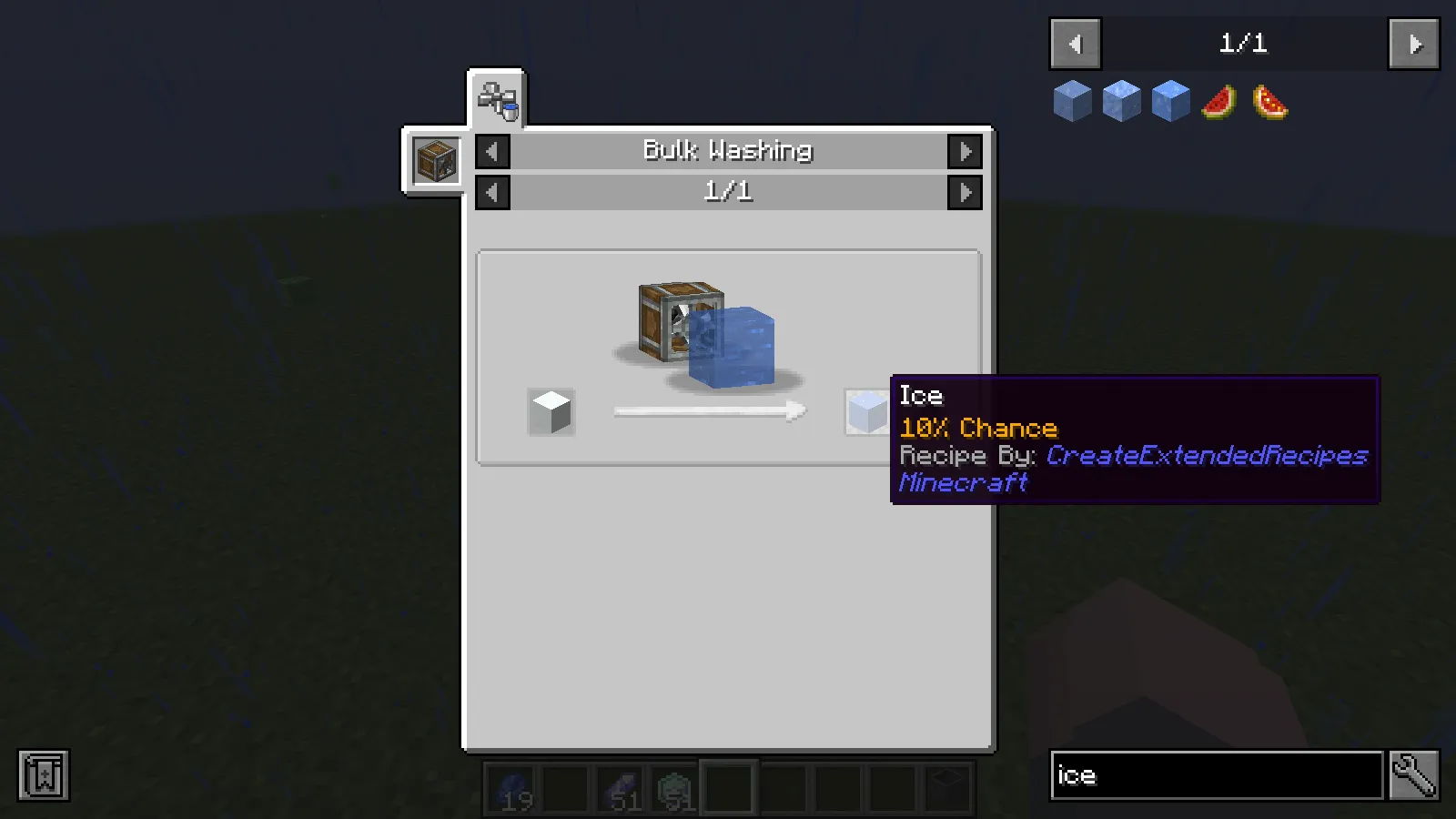1456x819 pixels.
Task: Go to previous Bulk Washing category
Action: (491, 151)
